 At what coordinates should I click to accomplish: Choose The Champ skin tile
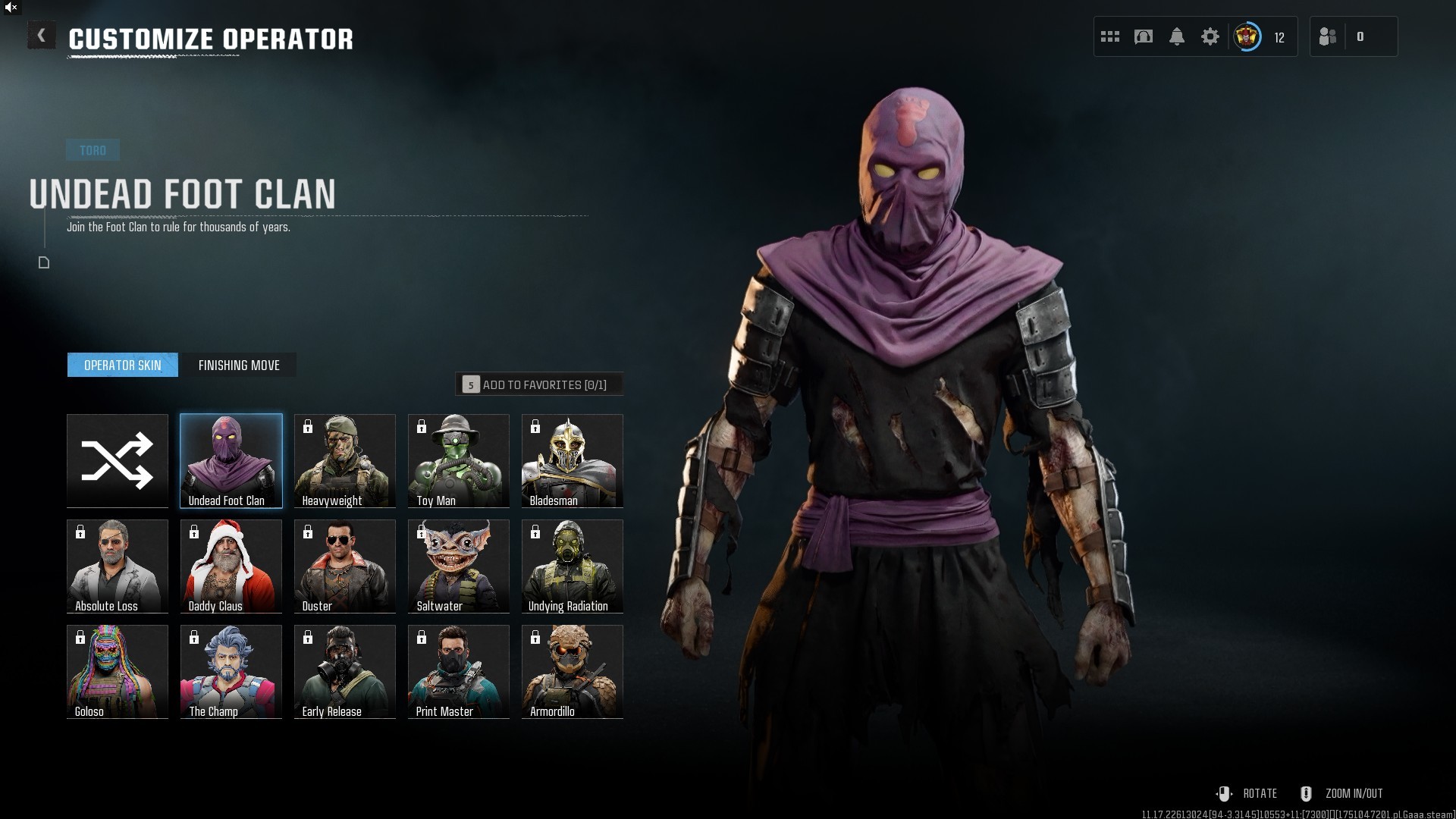(231, 671)
